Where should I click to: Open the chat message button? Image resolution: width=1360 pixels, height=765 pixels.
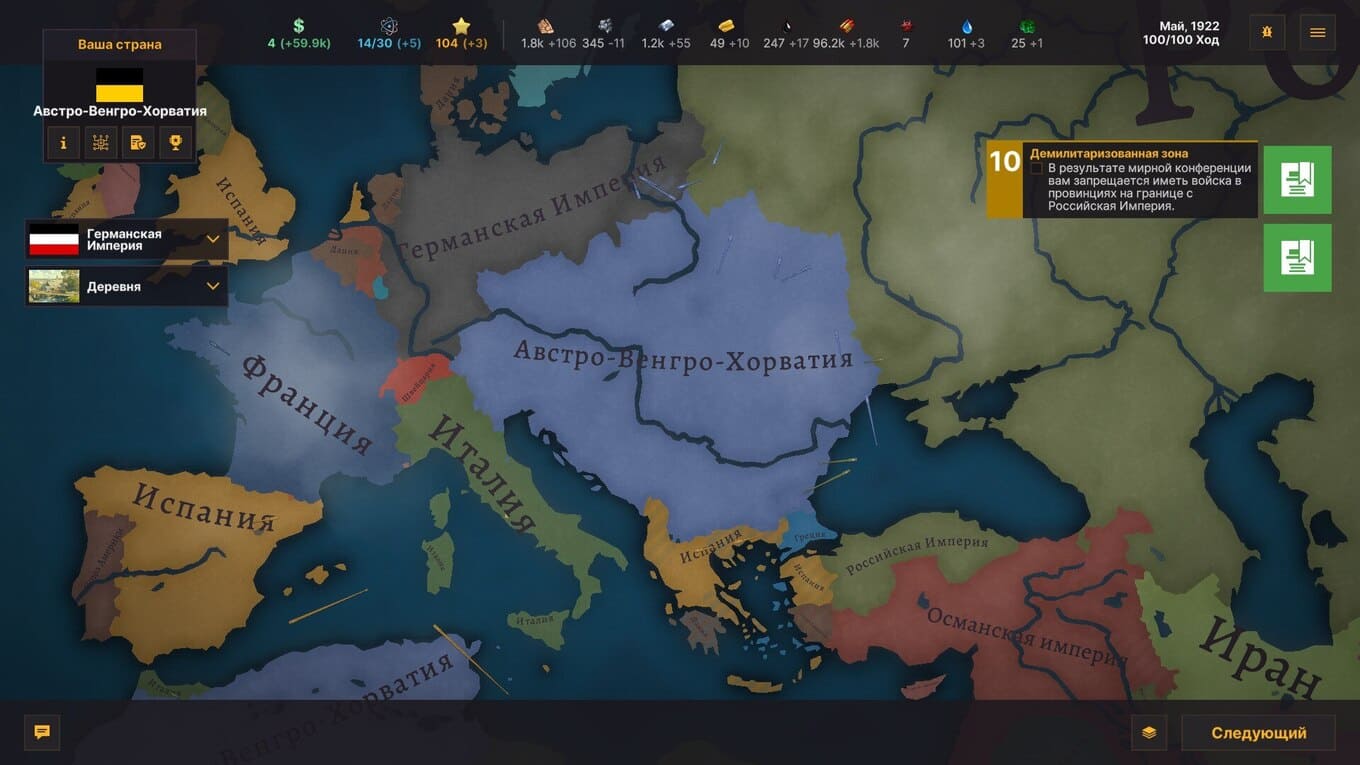pyautogui.click(x=42, y=732)
